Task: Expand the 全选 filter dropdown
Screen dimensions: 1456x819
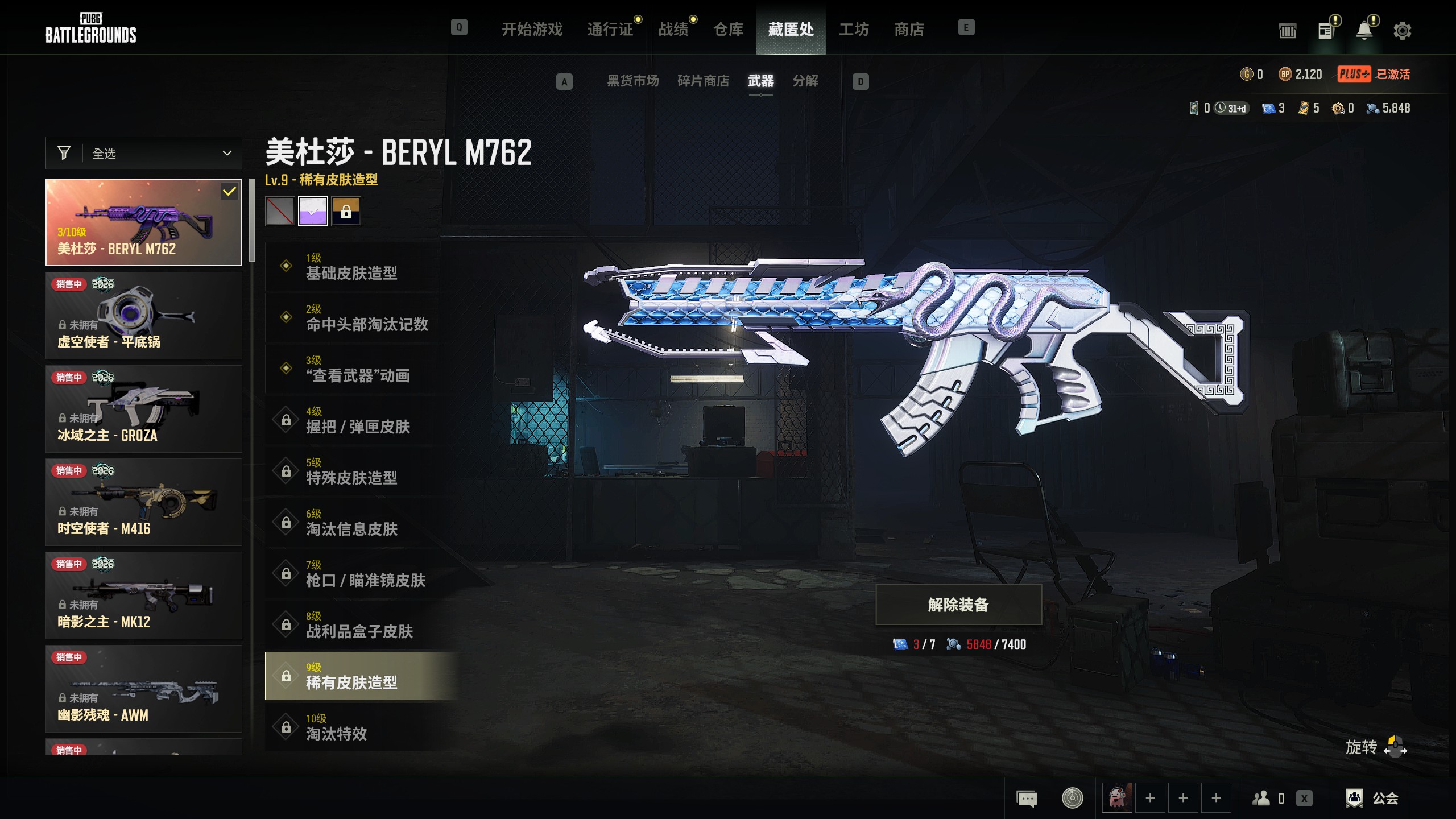Action: coord(144,153)
